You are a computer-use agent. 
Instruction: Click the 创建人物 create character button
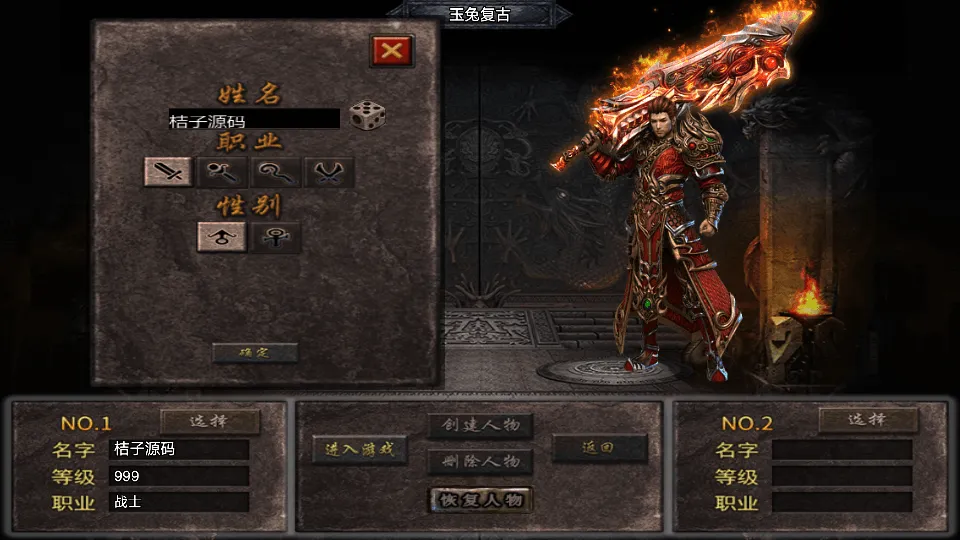(480, 425)
